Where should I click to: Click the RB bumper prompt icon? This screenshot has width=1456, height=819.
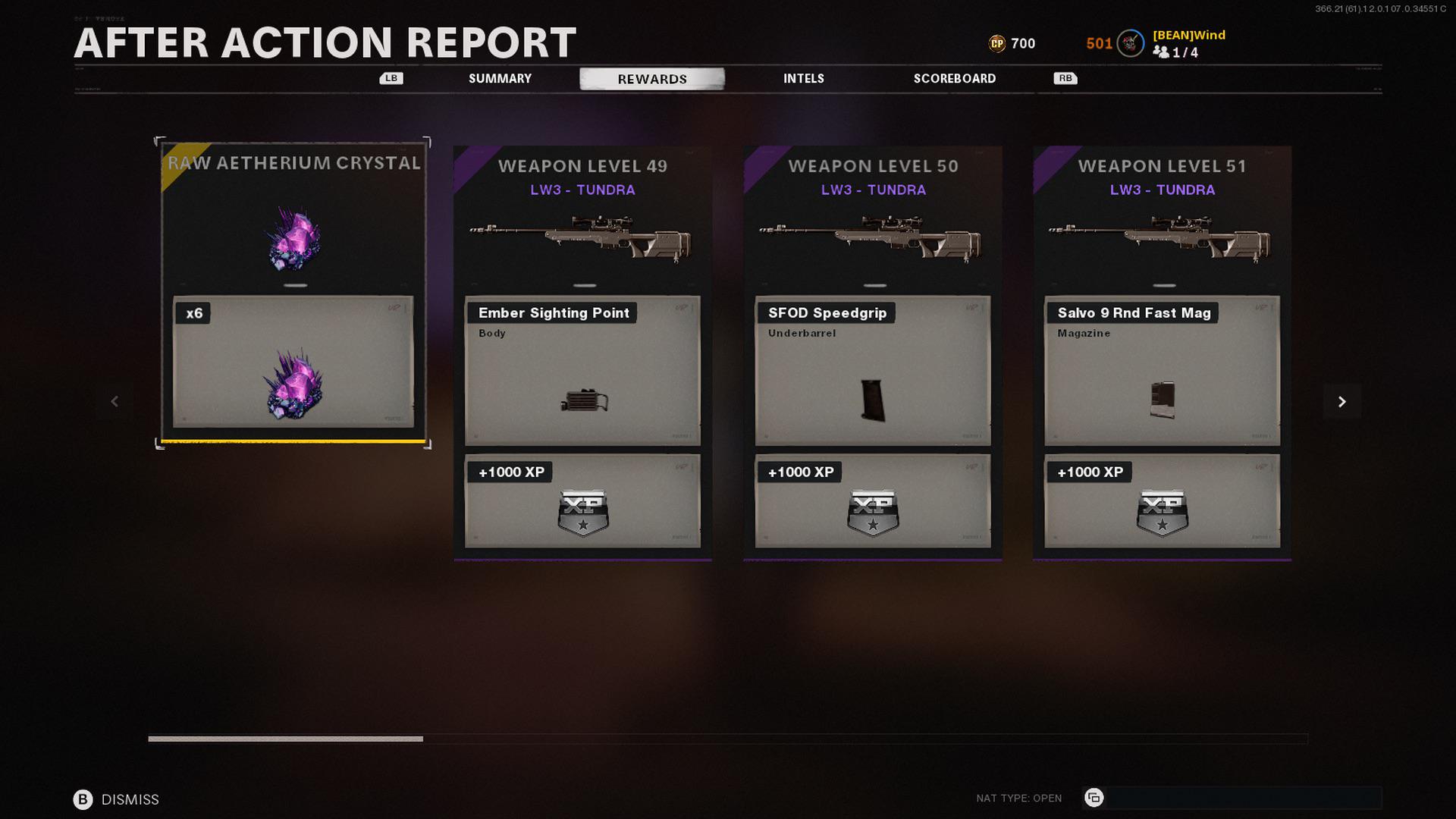click(1065, 78)
